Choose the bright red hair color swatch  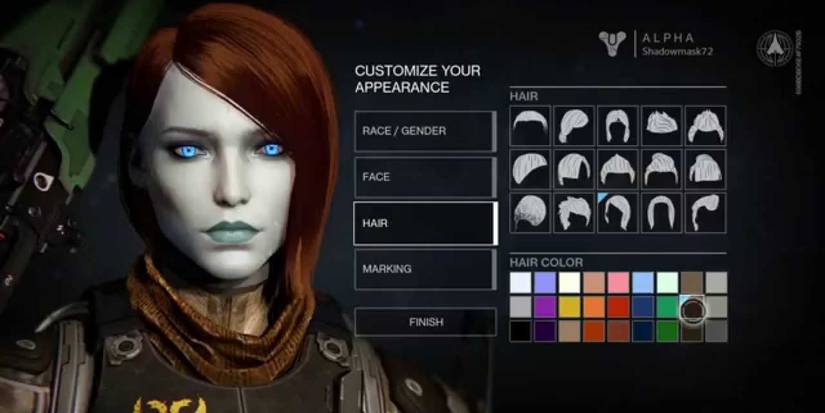pos(618,307)
